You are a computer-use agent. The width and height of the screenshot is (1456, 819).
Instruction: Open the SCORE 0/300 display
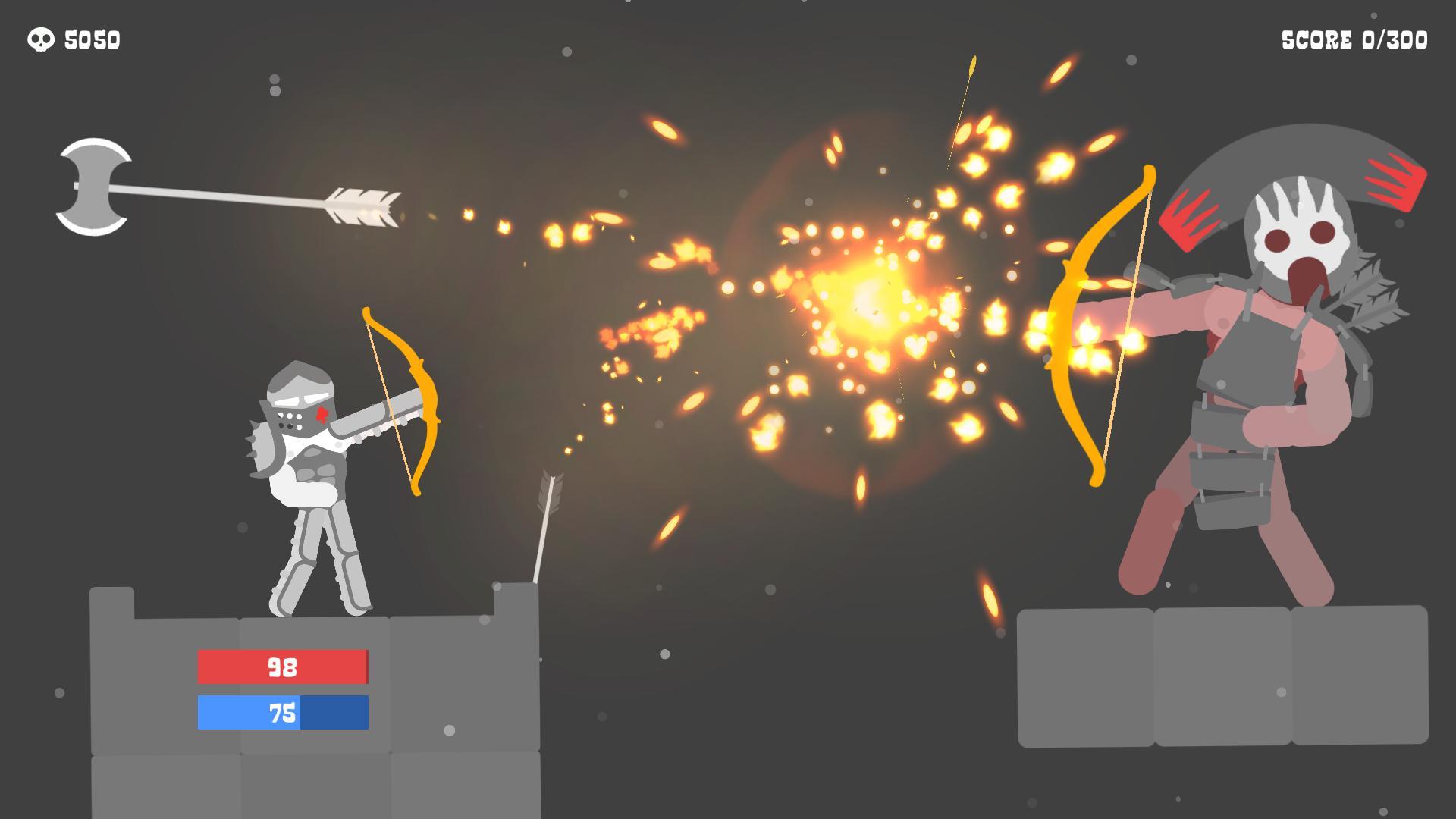(1356, 38)
